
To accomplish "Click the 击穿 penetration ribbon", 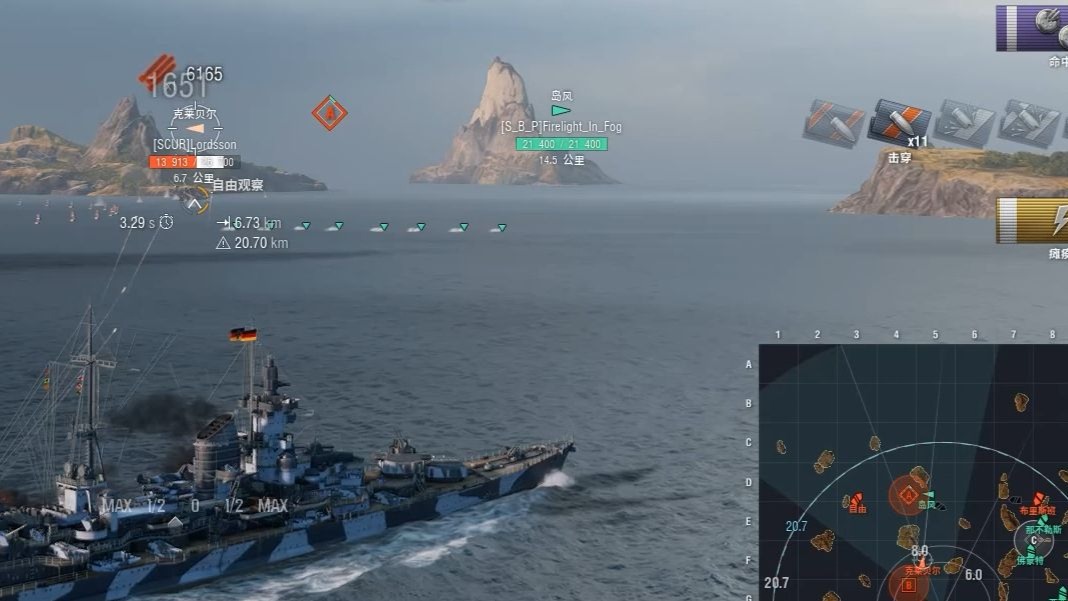I will click(898, 123).
